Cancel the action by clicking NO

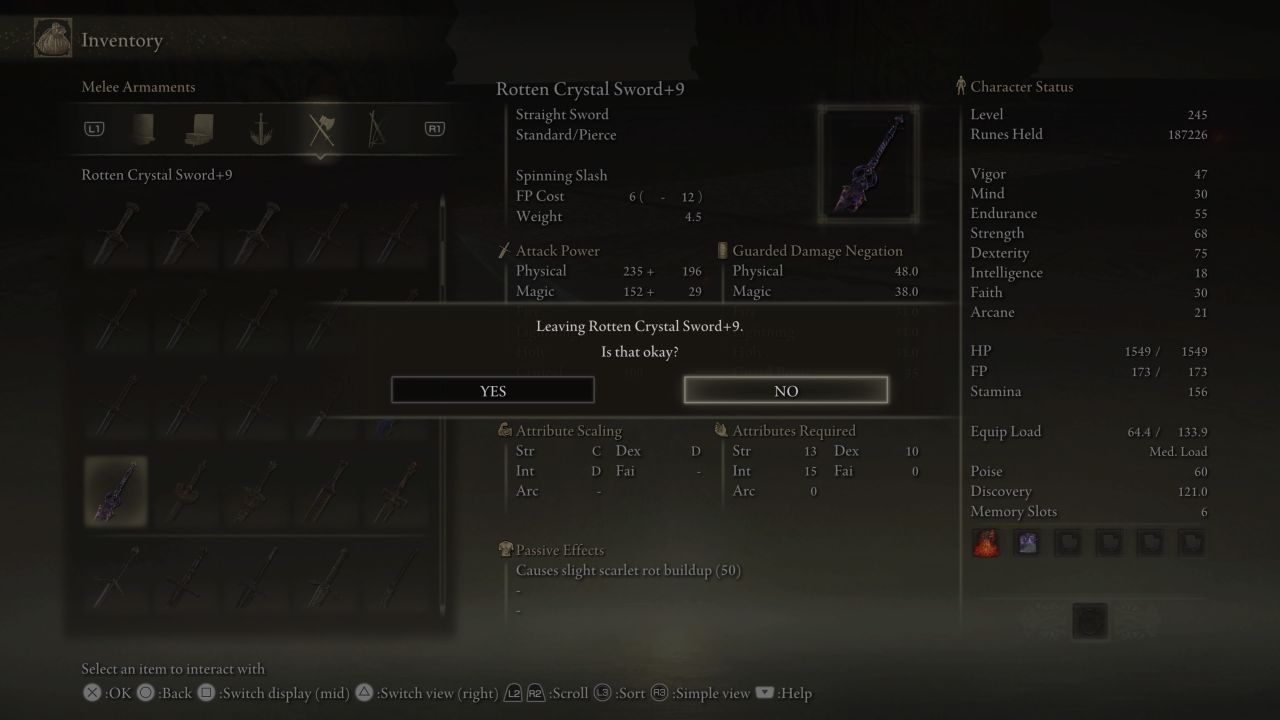pyautogui.click(x=785, y=390)
